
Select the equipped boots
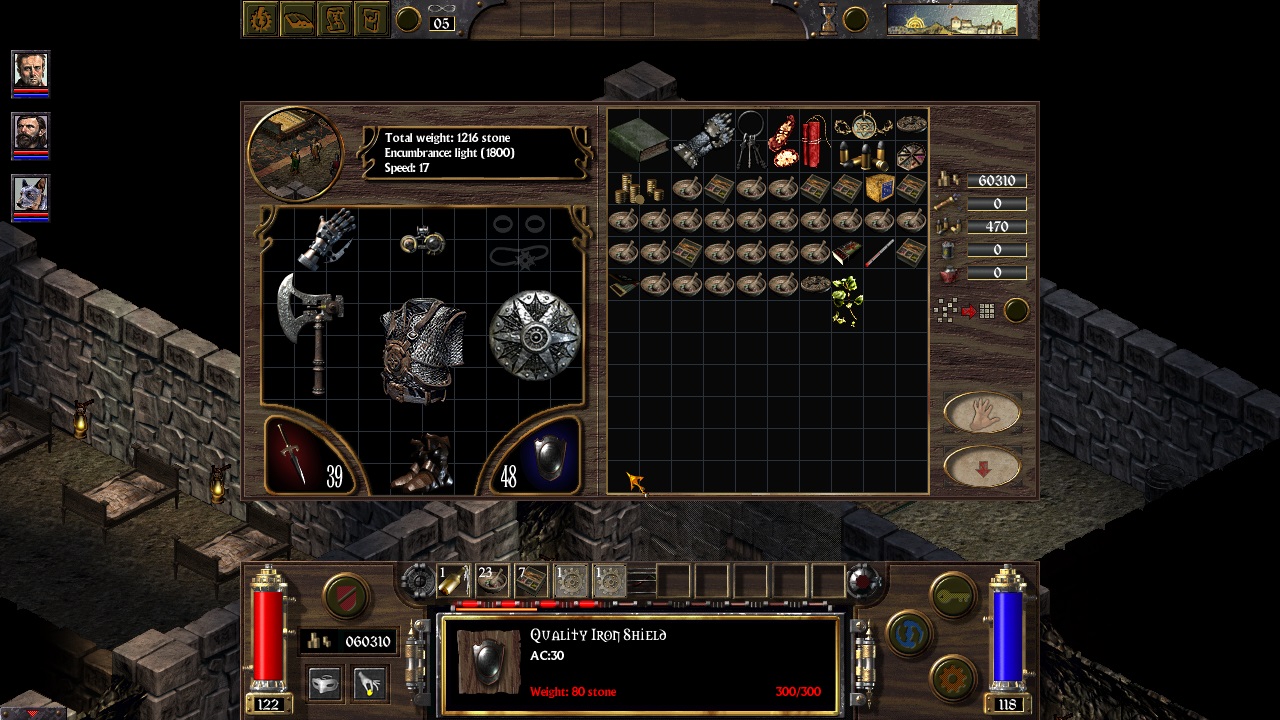424,464
